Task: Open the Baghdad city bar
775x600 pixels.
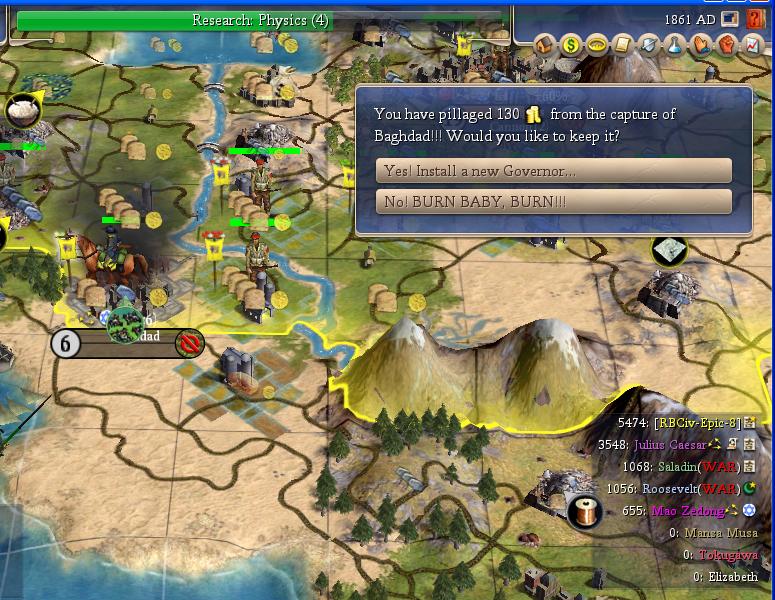Action: point(128,343)
